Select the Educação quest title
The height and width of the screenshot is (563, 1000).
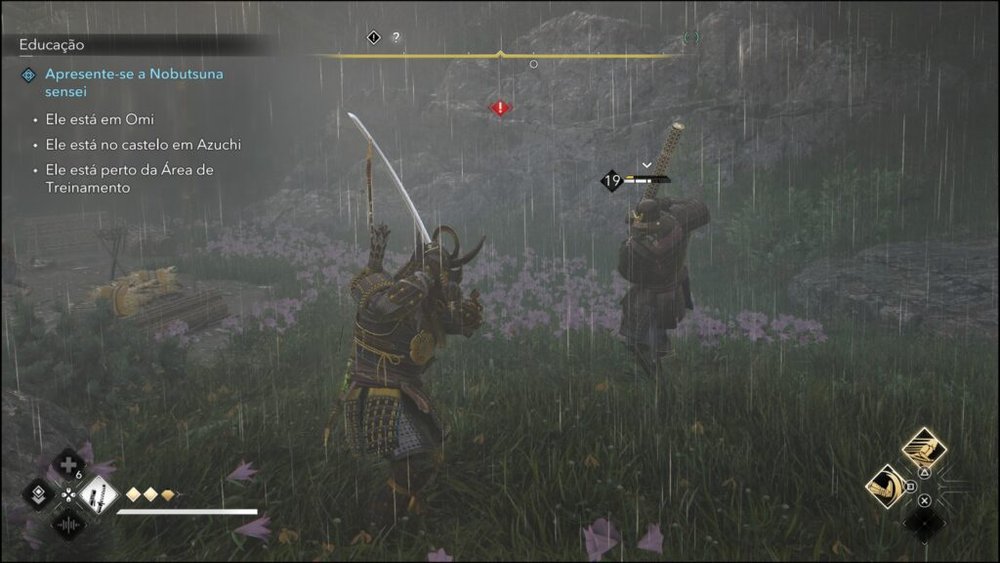pos(52,45)
